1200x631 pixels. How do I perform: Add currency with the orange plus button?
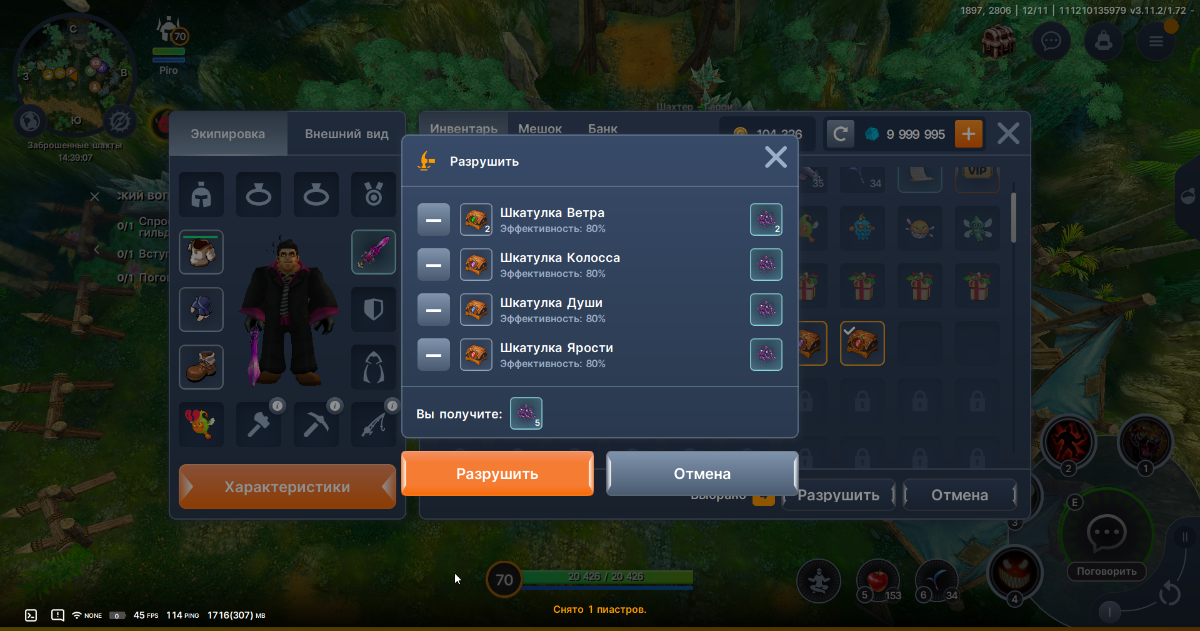[968, 134]
